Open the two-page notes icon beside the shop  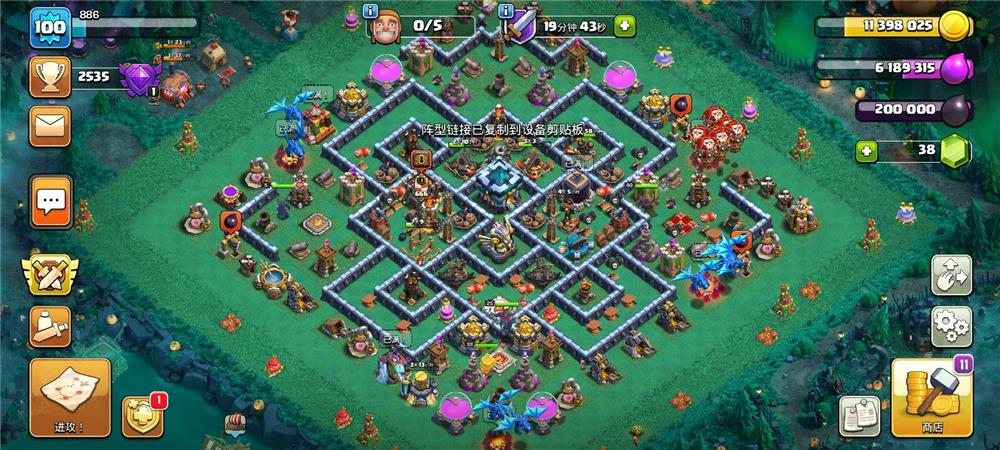point(859,416)
